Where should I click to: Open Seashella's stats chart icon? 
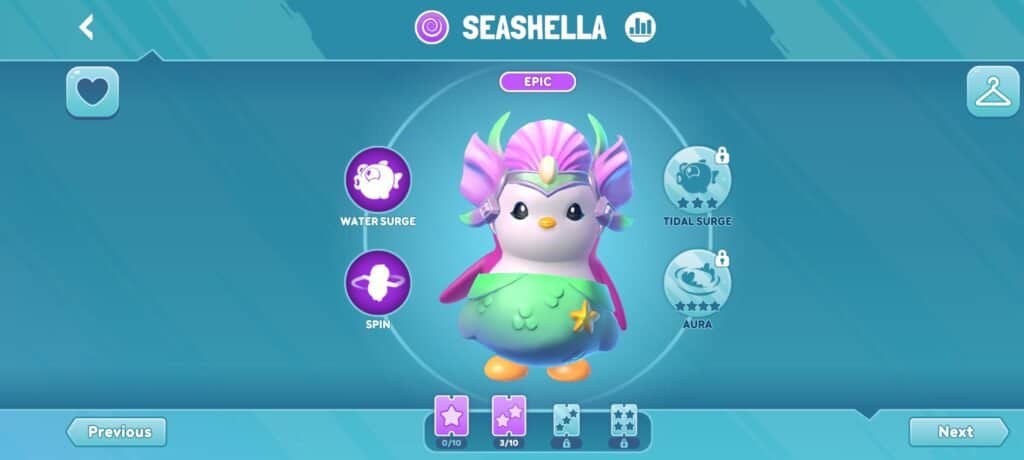pos(640,27)
